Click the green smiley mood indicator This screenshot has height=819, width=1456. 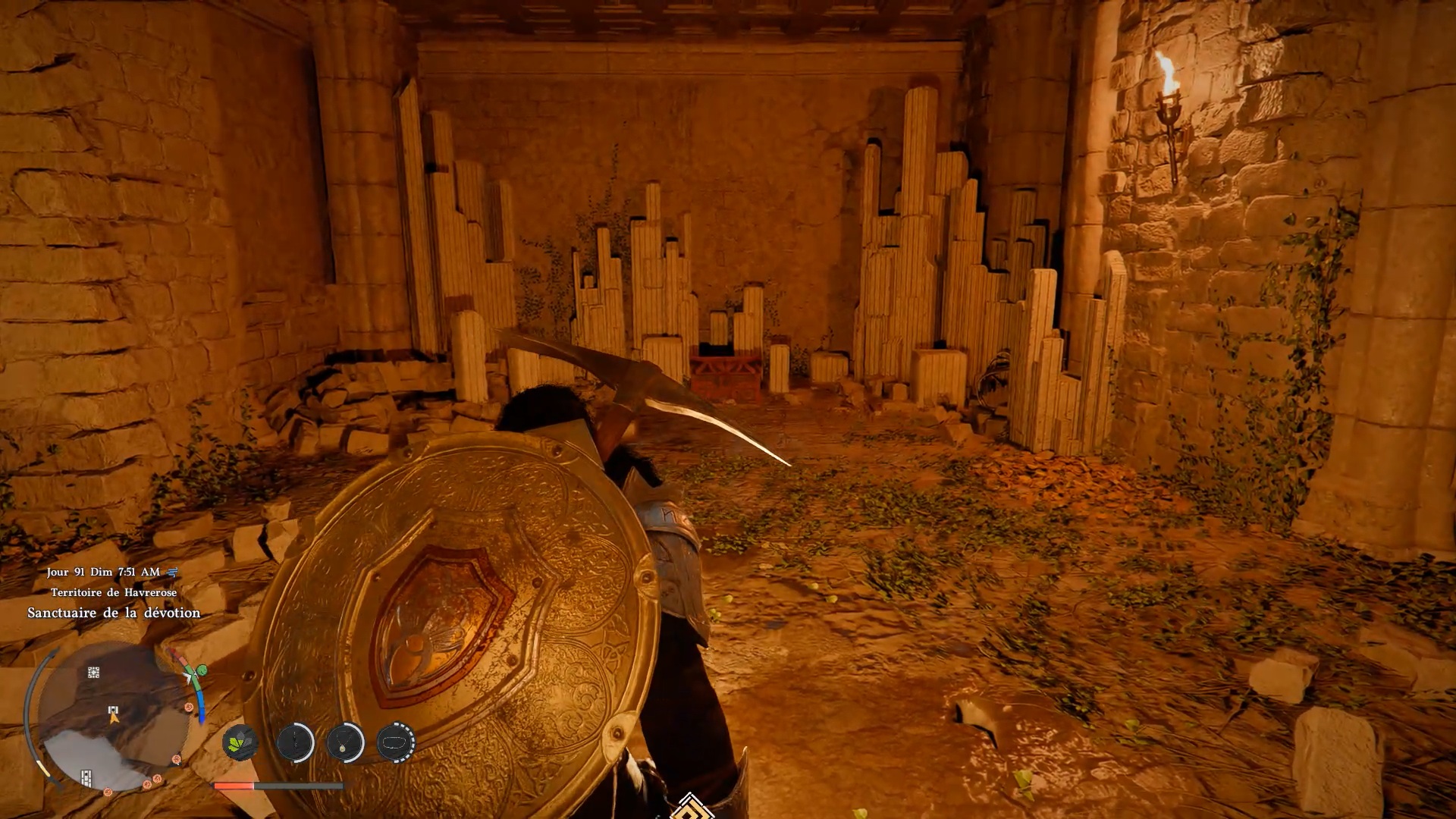[201, 670]
